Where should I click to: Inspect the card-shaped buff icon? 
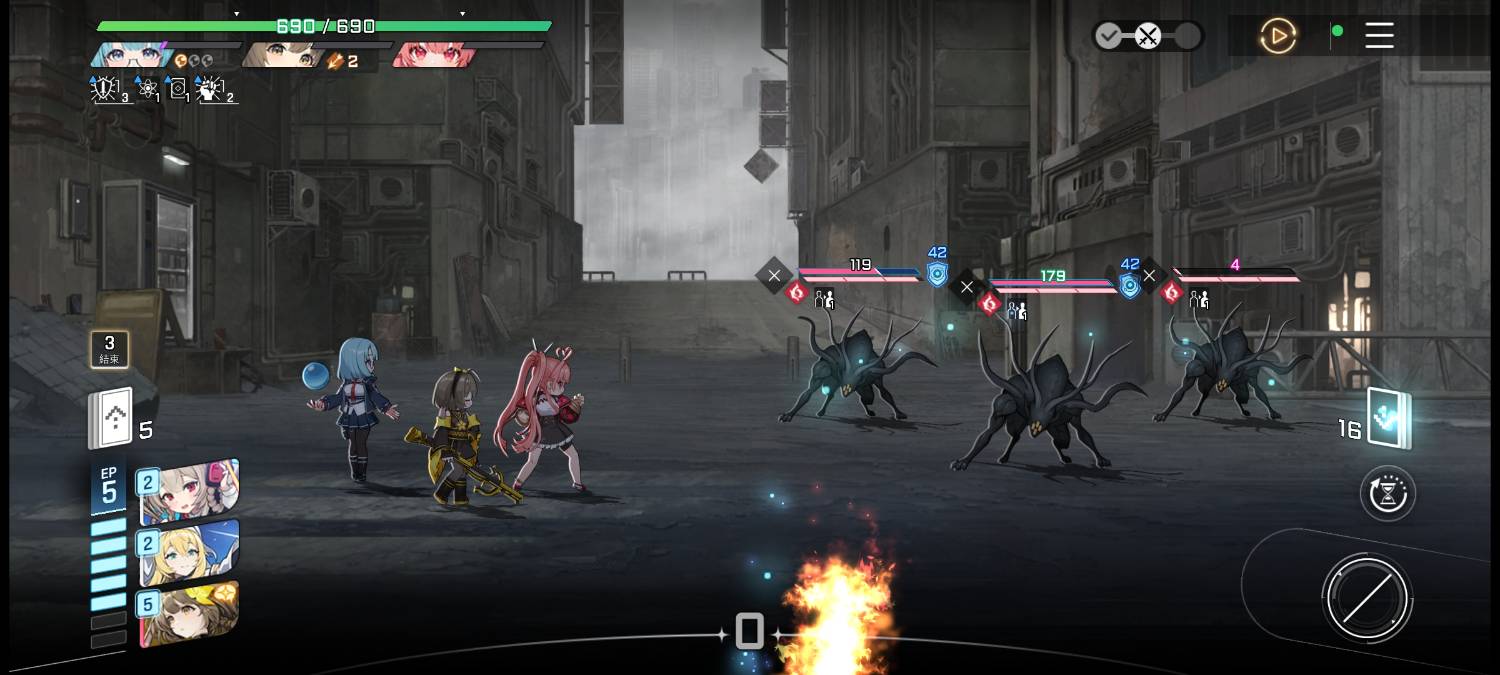click(178, 90)
